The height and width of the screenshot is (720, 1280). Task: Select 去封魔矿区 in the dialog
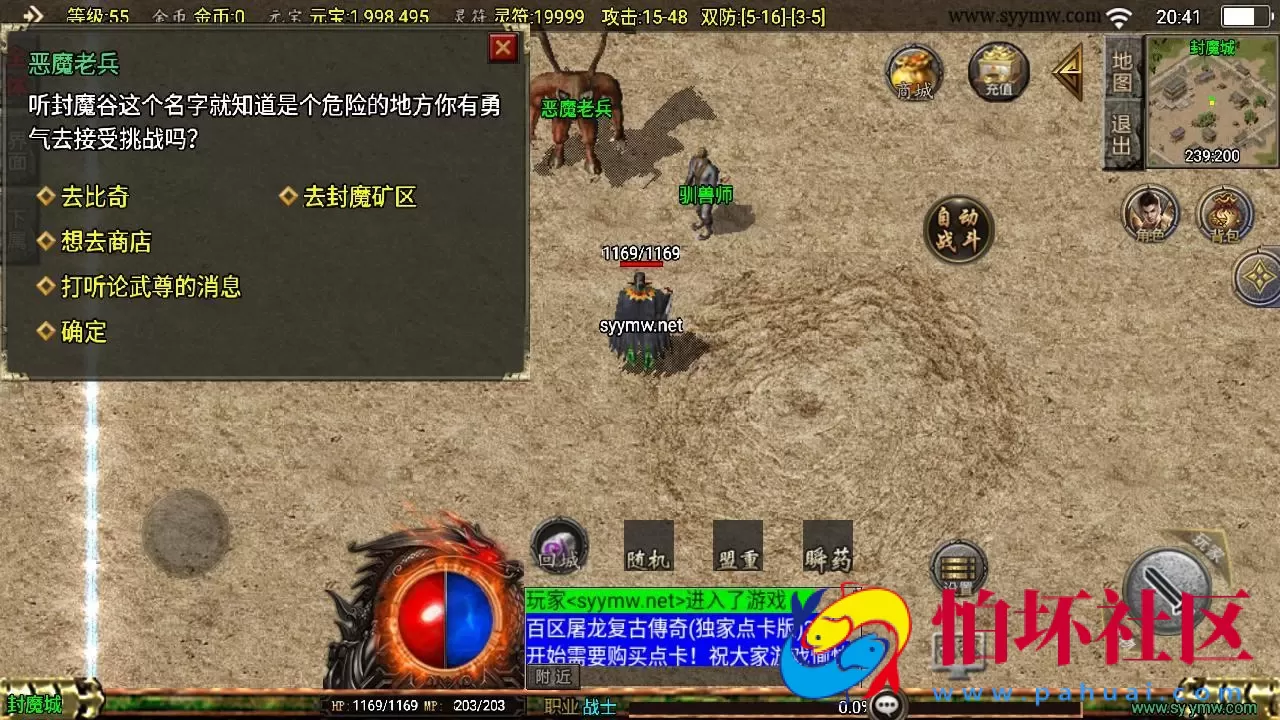(361, 197)
